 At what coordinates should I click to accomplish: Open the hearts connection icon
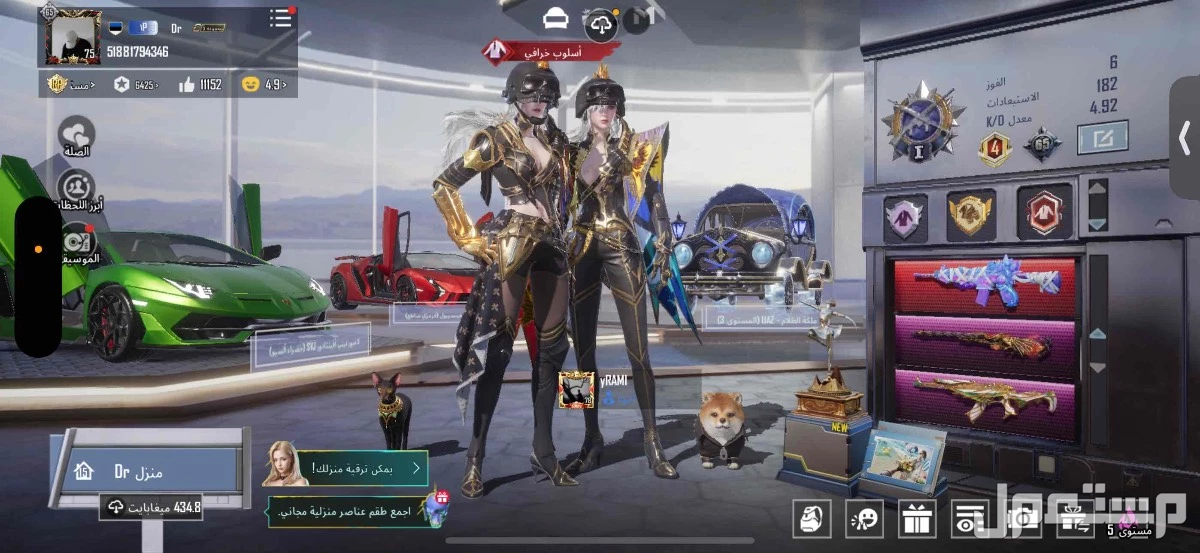[76, 135]
